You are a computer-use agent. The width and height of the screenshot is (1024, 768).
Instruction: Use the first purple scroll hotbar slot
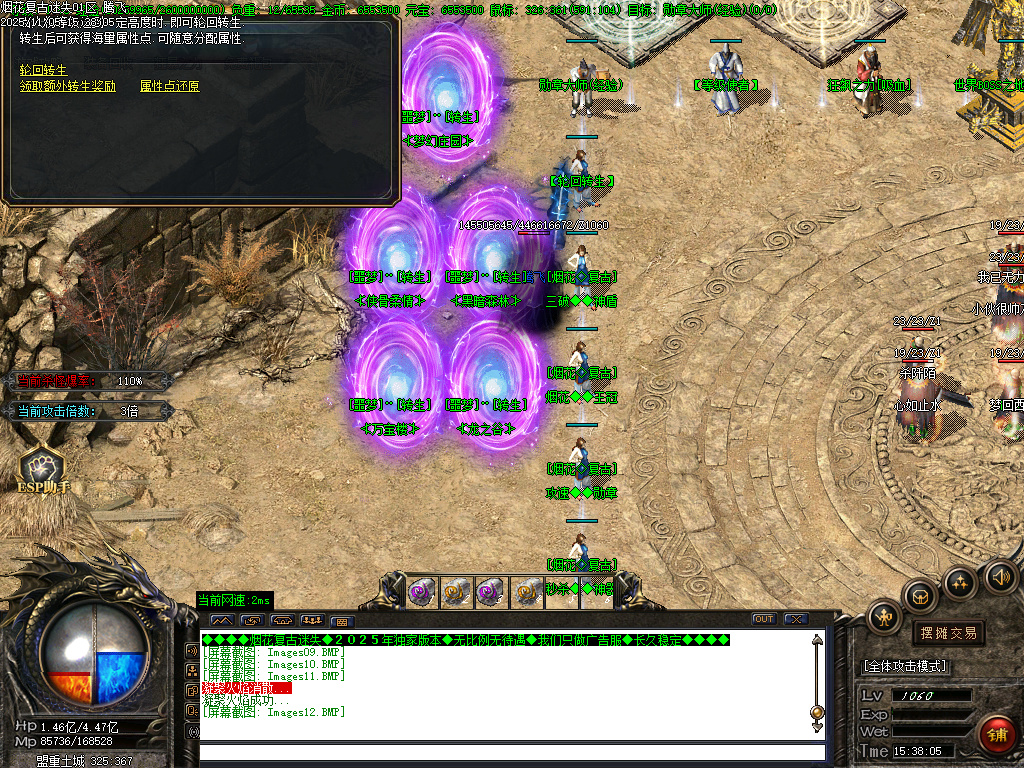coord(422,592)
